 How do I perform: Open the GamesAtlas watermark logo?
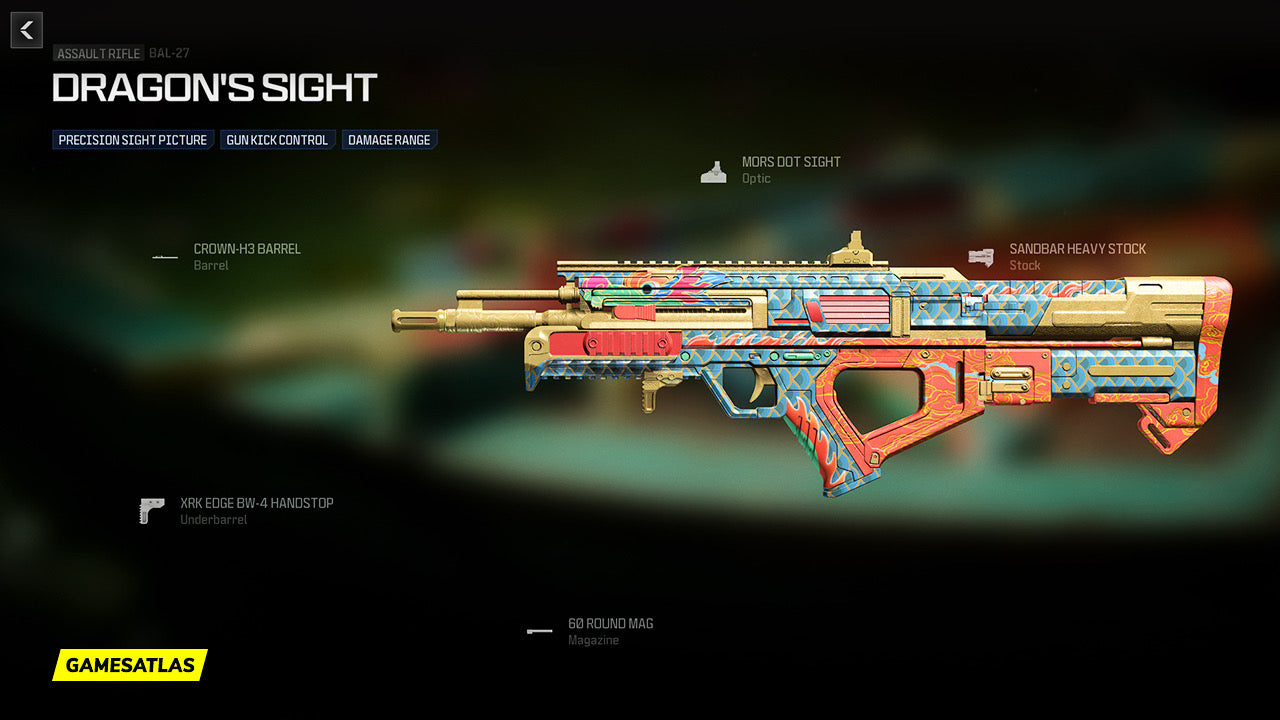pos(130,665)
